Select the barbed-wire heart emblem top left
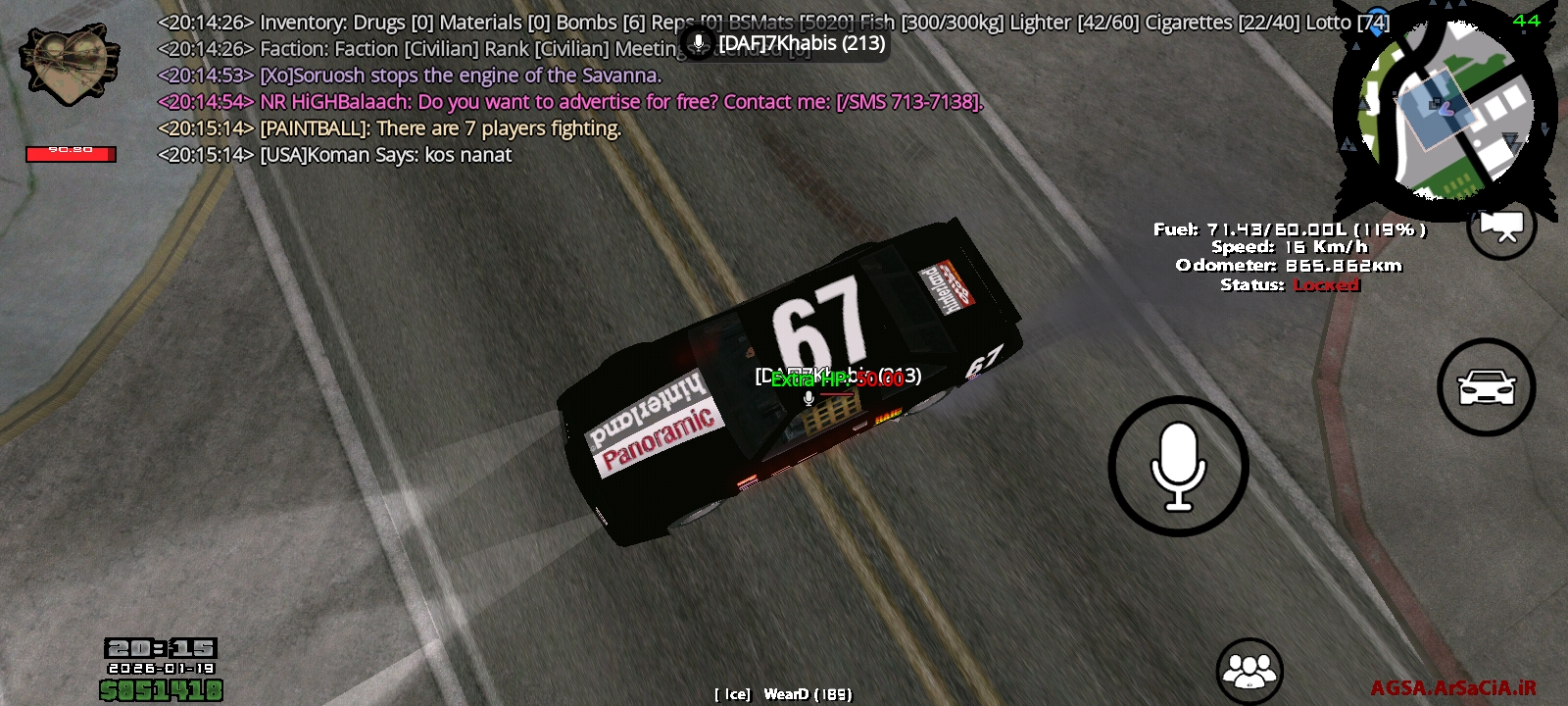The image size is (1568, 706). click(71, 64)
